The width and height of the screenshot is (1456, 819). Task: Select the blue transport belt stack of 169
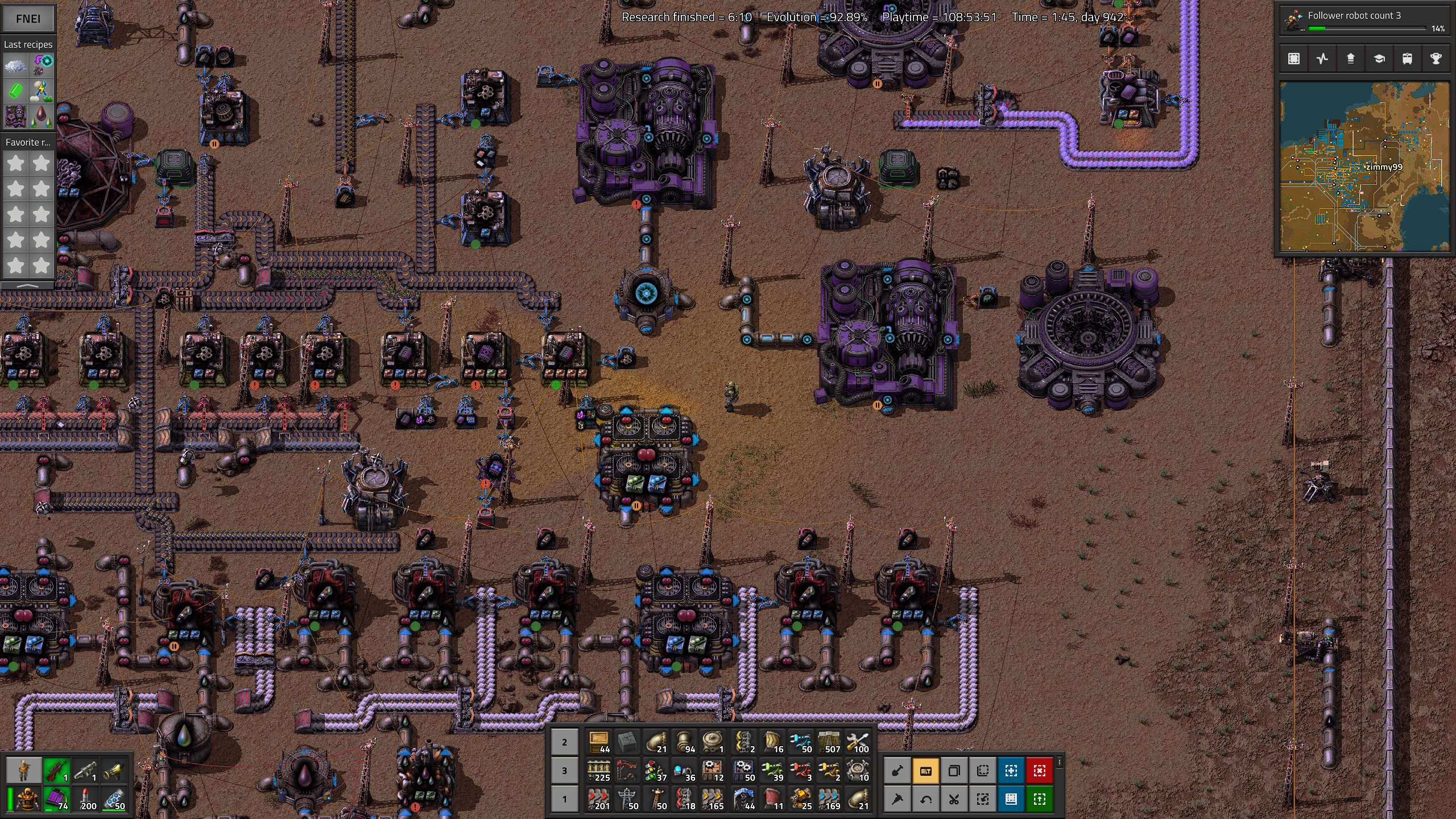click(x=829, y=799)
